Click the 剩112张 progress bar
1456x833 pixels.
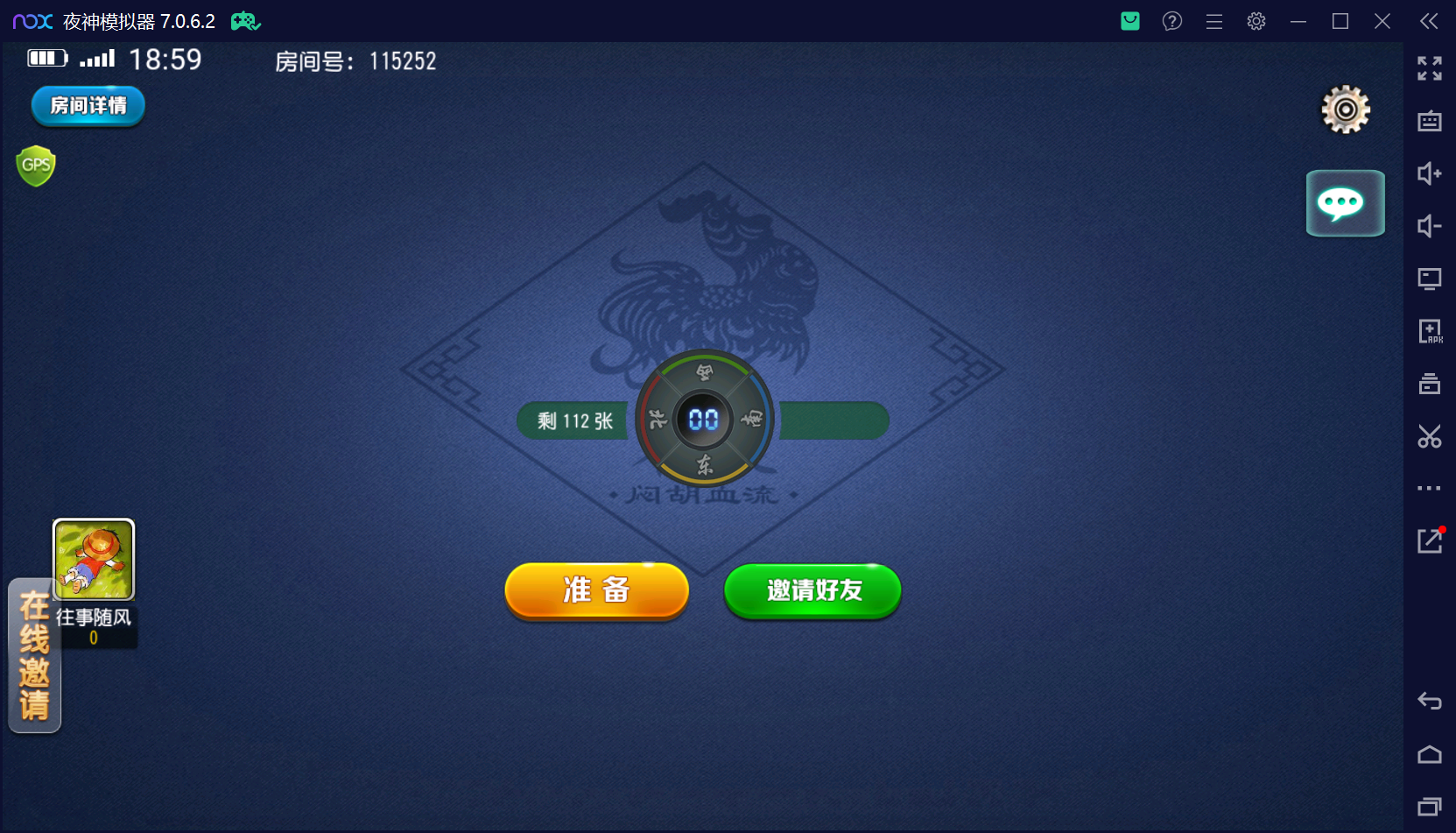[572, 420]
